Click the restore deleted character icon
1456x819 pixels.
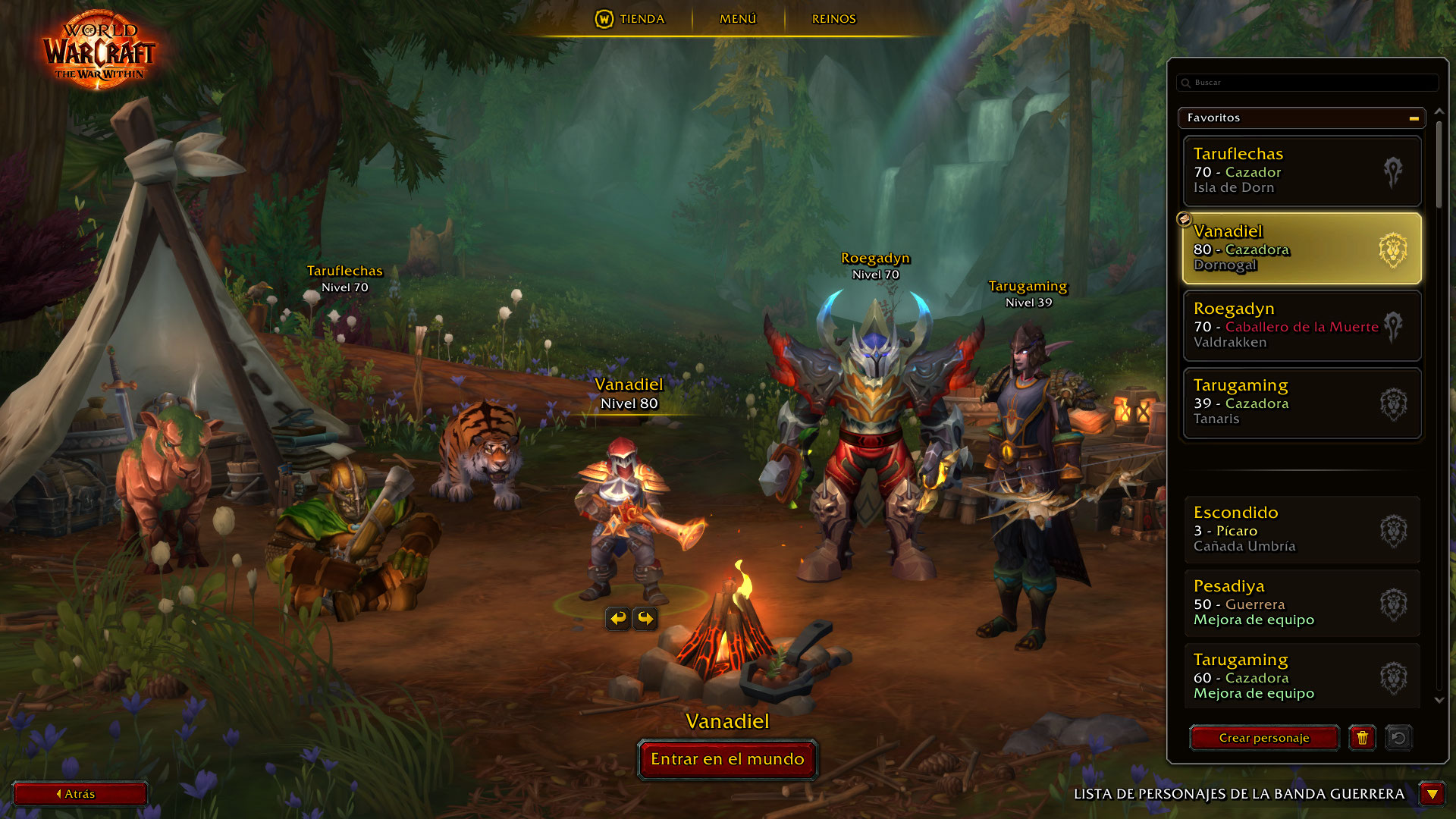(1400, 738)
